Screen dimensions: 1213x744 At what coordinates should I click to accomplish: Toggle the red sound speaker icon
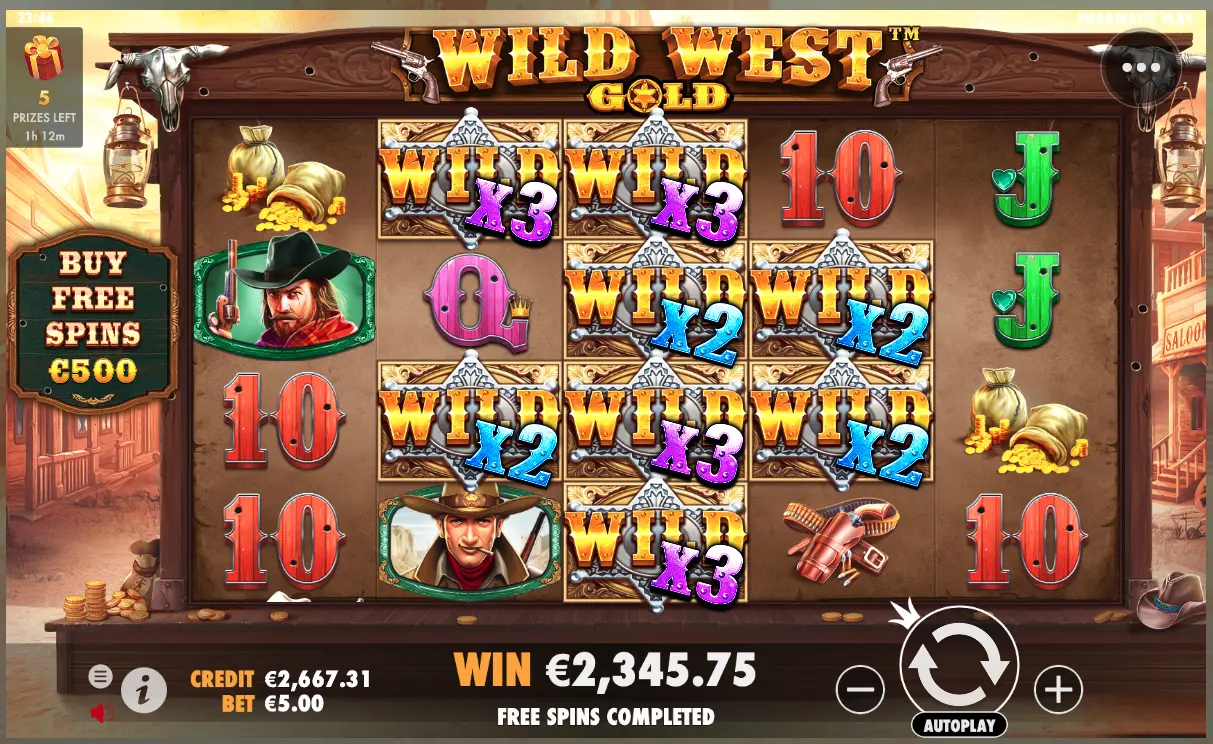coord(102,713)
